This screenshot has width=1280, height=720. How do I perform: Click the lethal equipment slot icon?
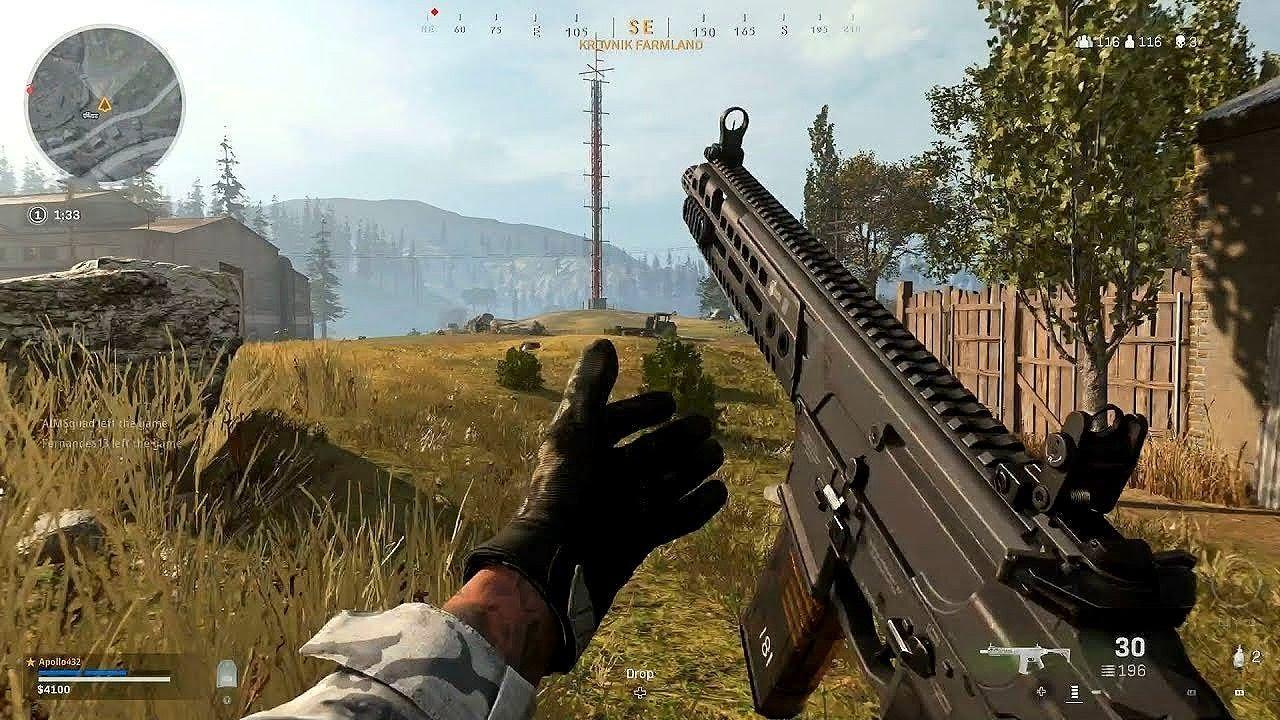click(x=1192, y=691)
